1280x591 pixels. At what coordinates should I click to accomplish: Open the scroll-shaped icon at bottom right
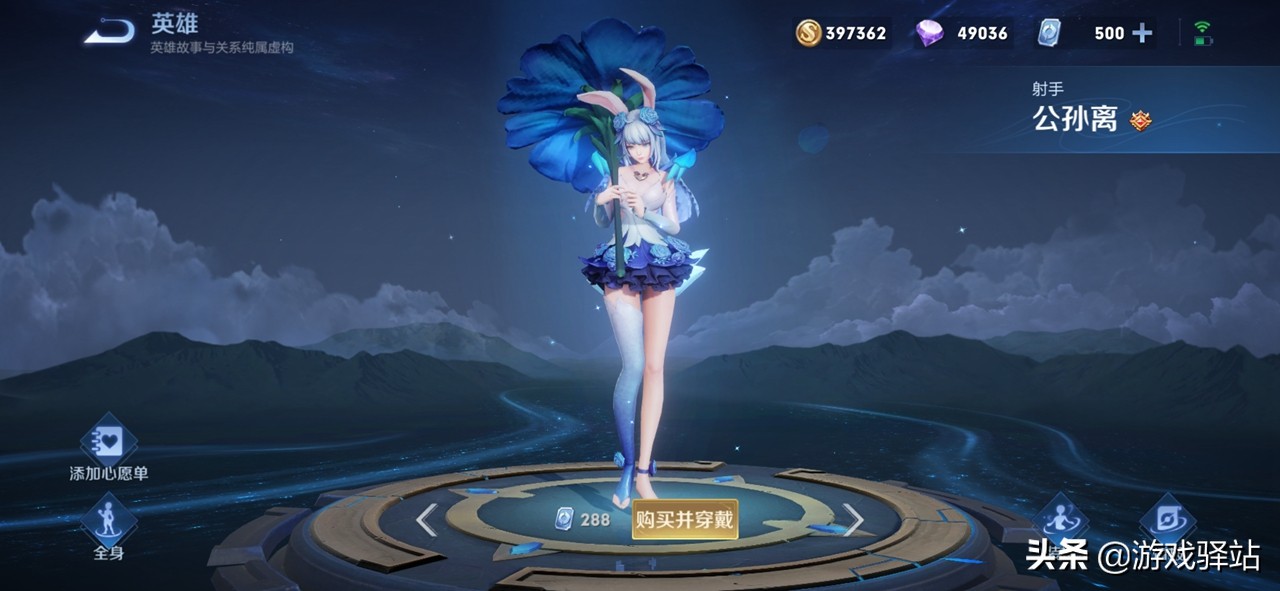pos(1167,518)
